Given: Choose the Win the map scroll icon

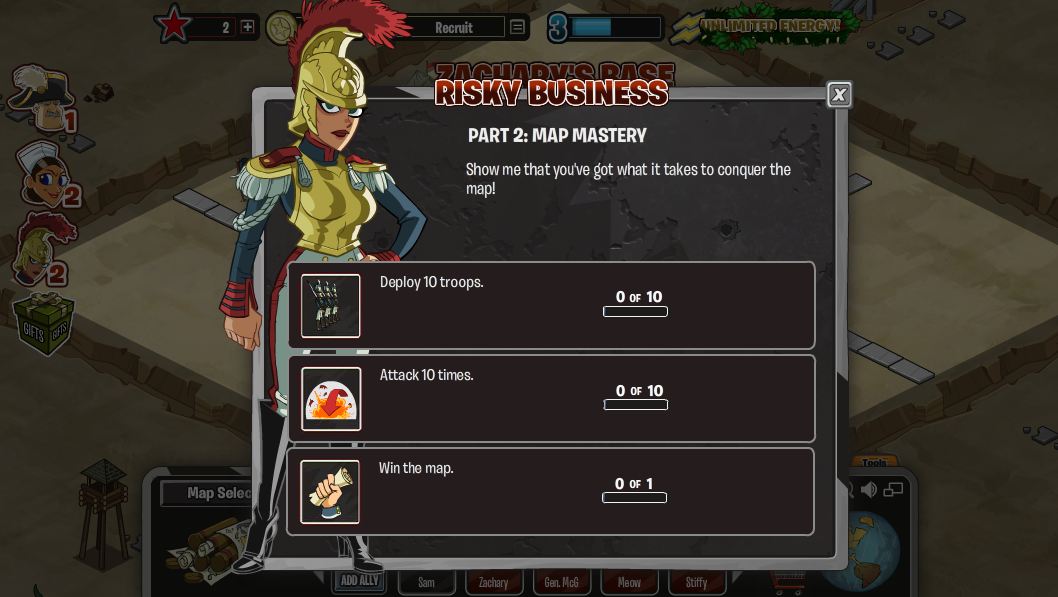Looking at the screenshot, I should pyautogui.click(x=330, y=492).
